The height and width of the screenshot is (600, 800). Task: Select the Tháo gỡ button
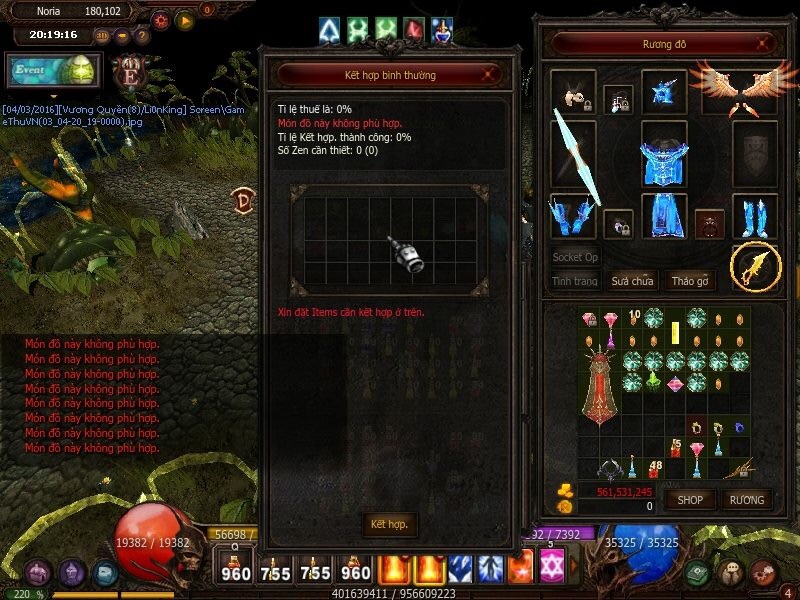click(x=690, y=281)
